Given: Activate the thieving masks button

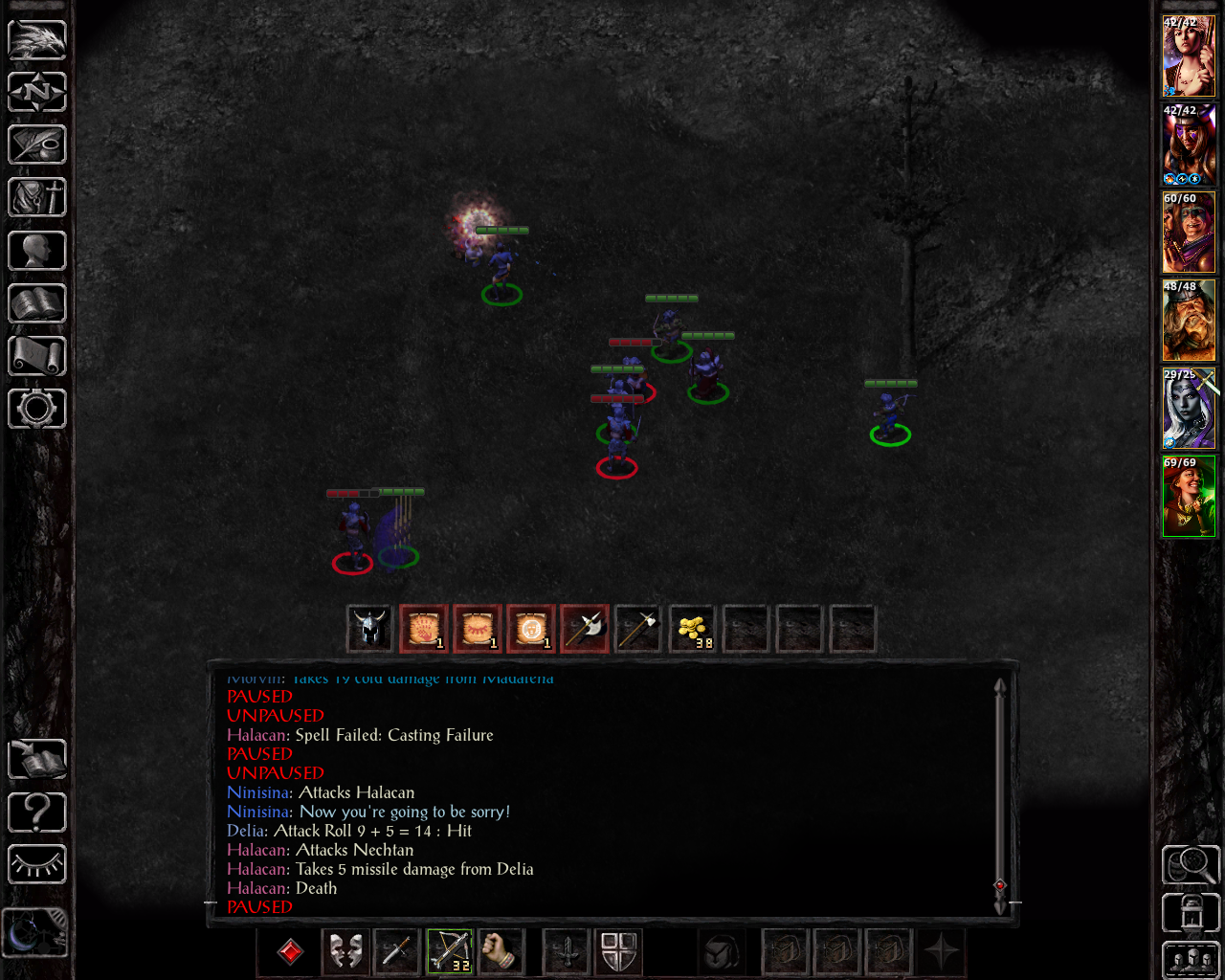Looking at the screenshot, I should [345, 951].
